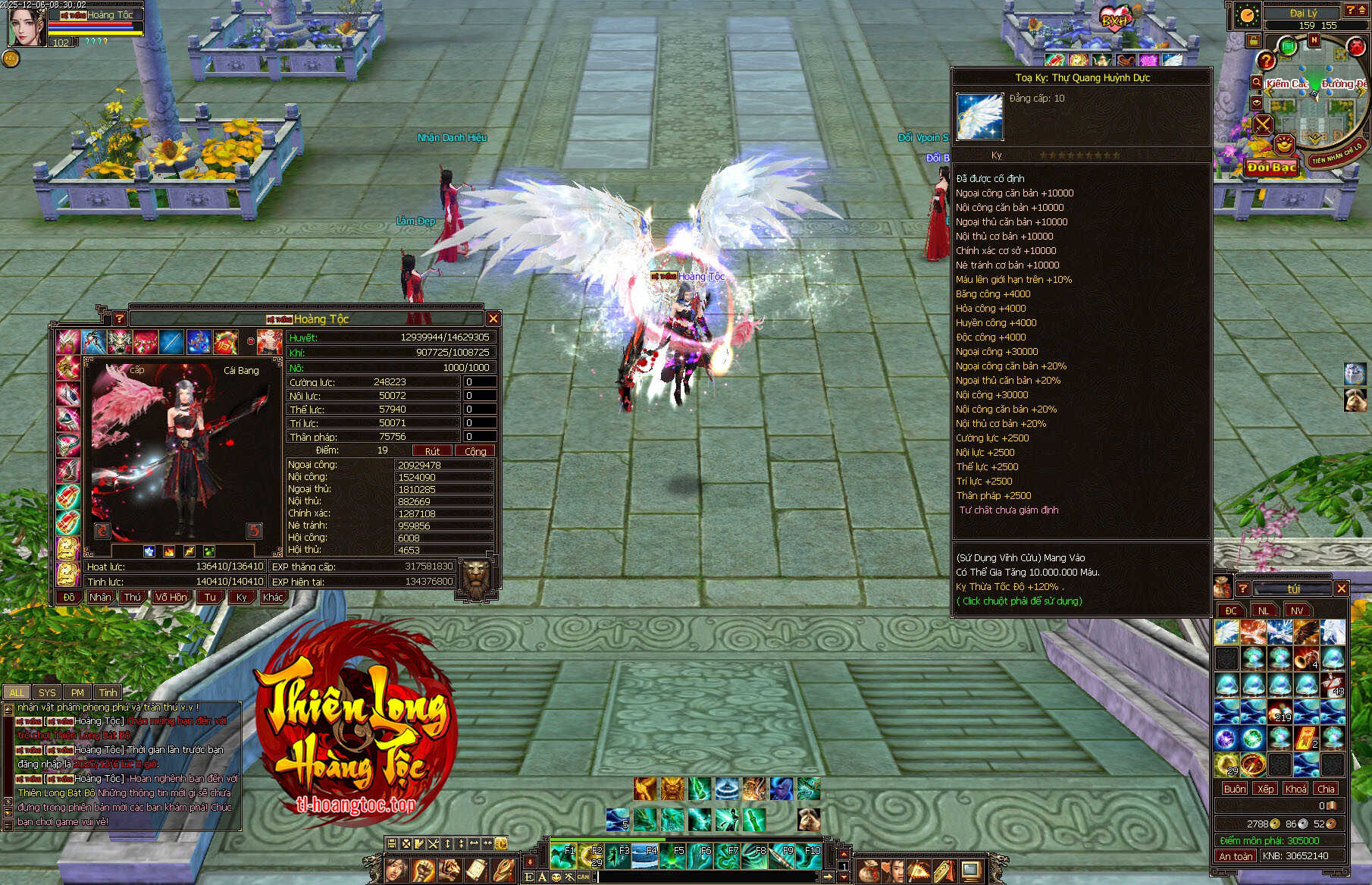
Task: Click the Chia split button in bag
Action: point(1326,789)
